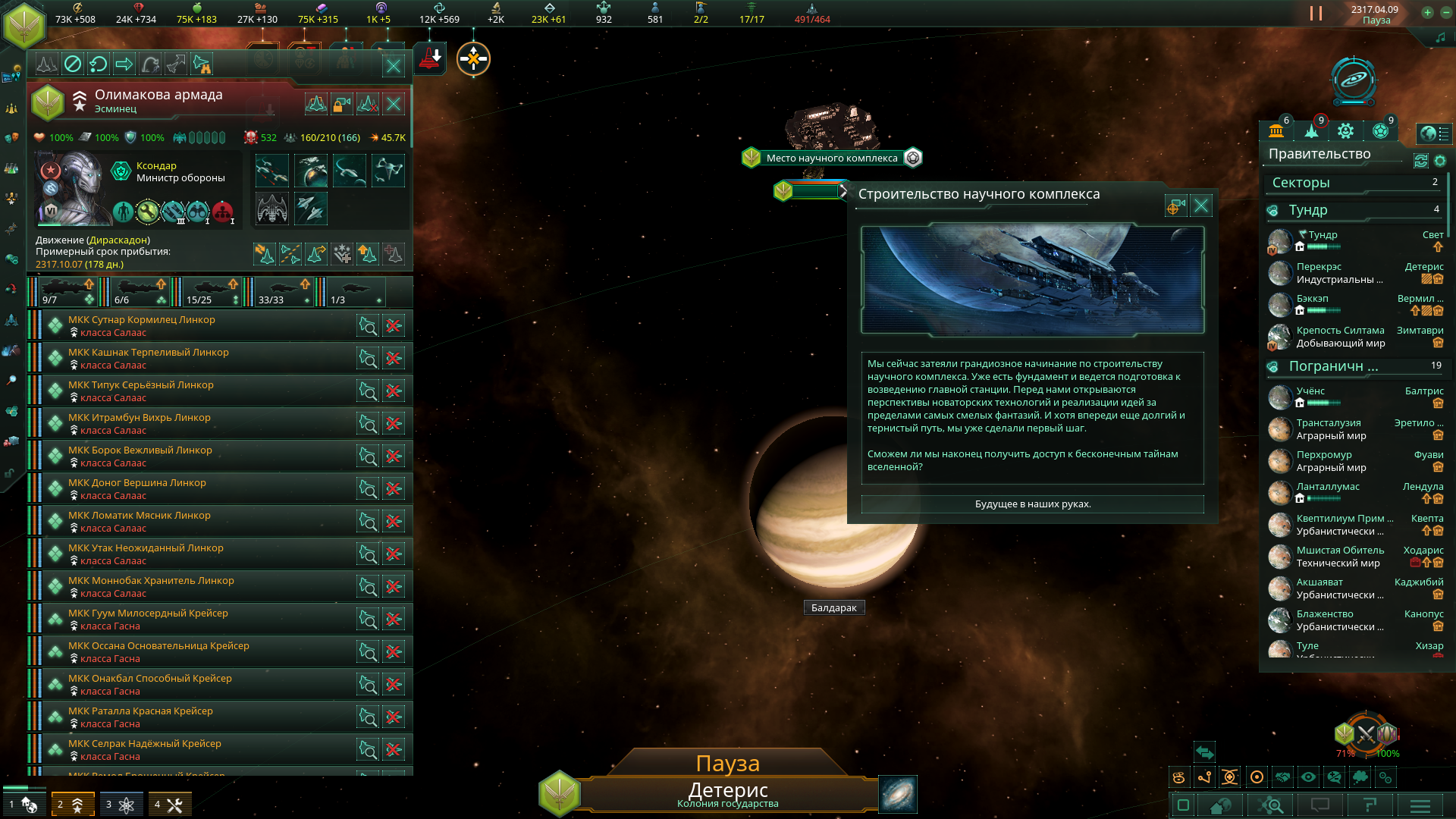The image size is (1456, 819).
Task: Close the science complex event window
Action: (x=1201, y=206)
